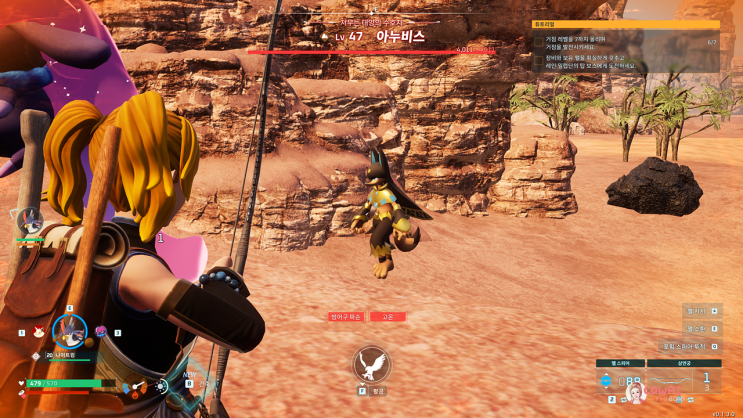Click the '방어구 파손' broken armor status tag

(x=345, y=316)
